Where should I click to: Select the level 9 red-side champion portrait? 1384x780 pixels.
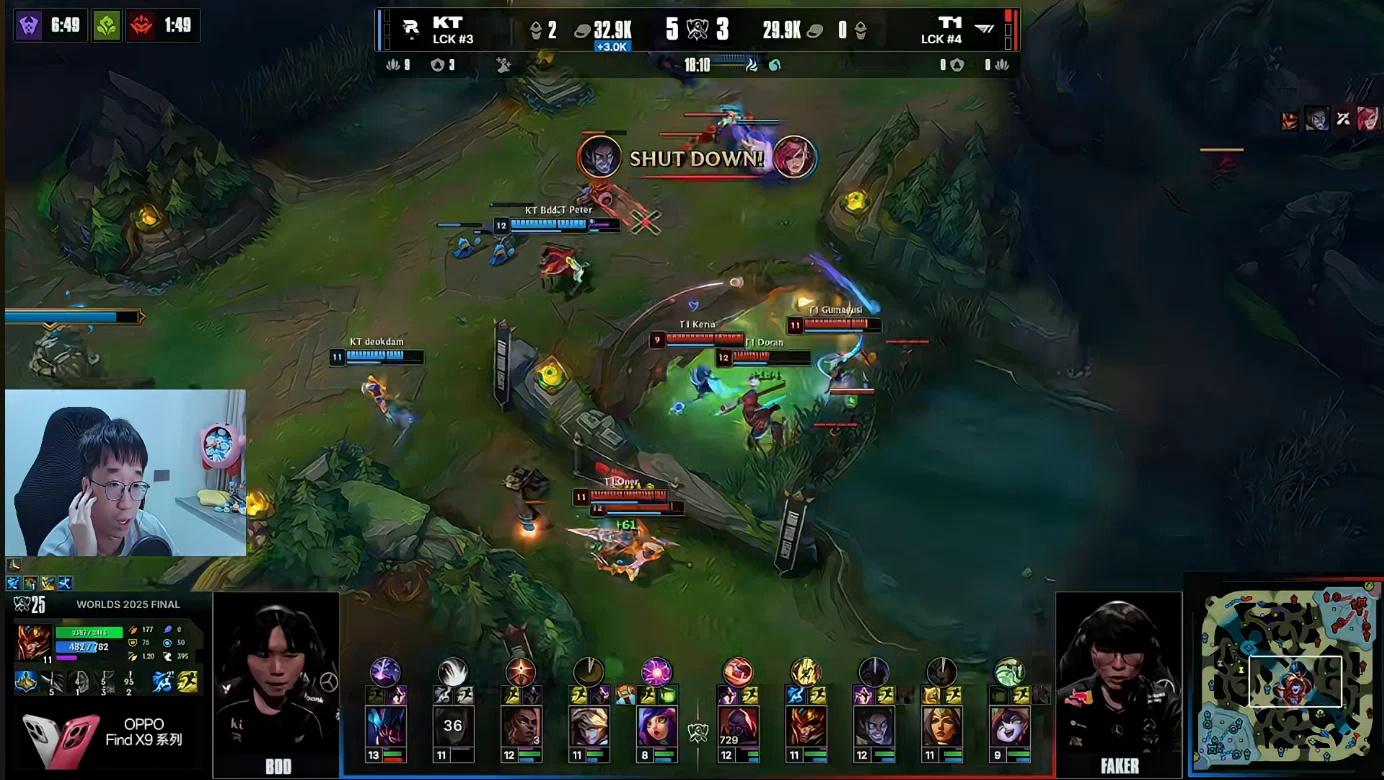pos(1009,726)
